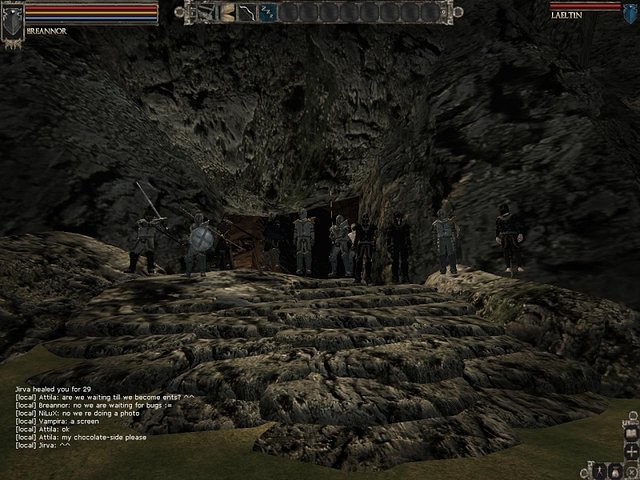640x480 pixels.
Task: Select the first sword skill hotbar slot
Action: coord(206,12)
